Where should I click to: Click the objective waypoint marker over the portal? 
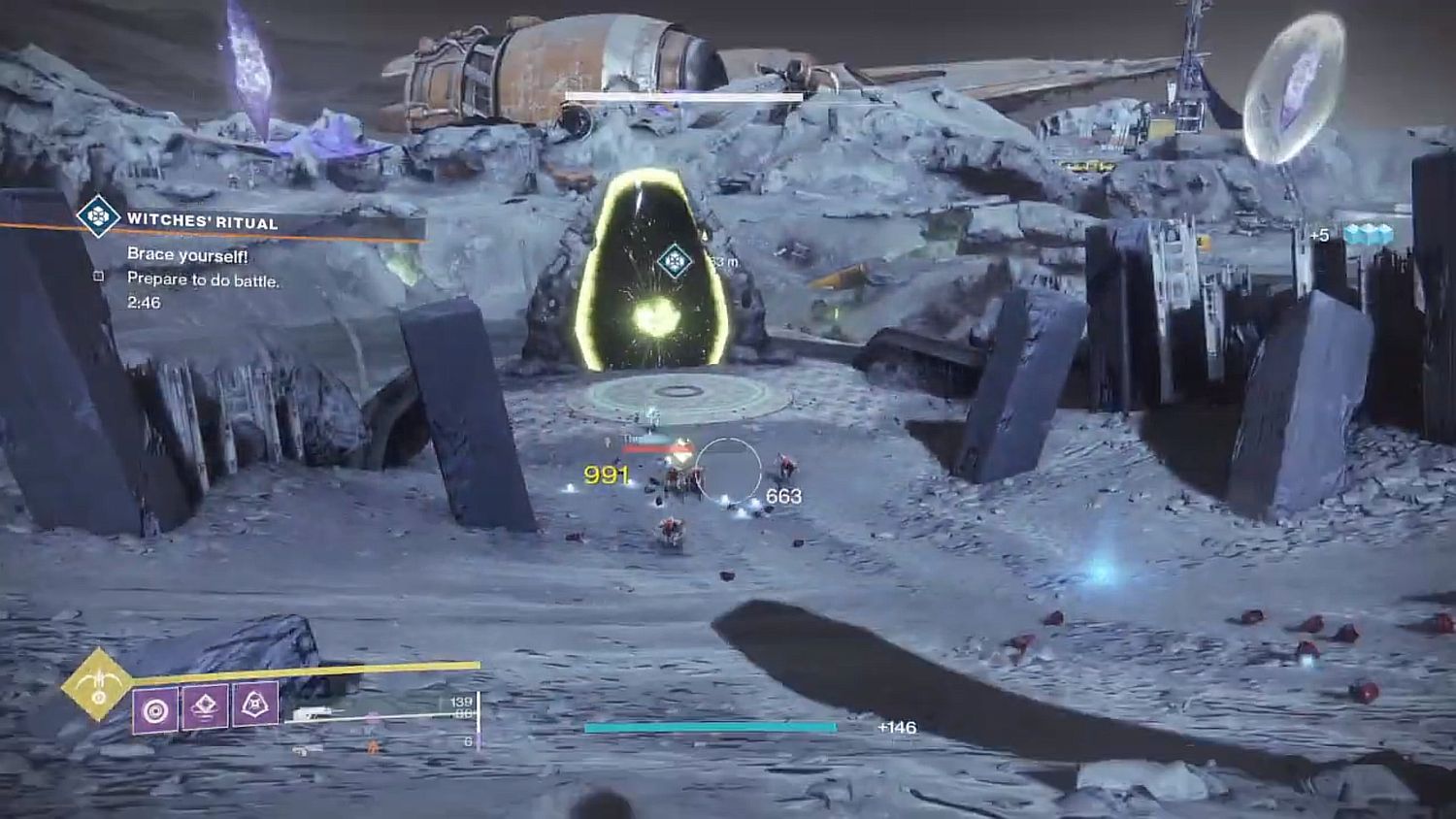pyautogui.click(x=674, y=259)
